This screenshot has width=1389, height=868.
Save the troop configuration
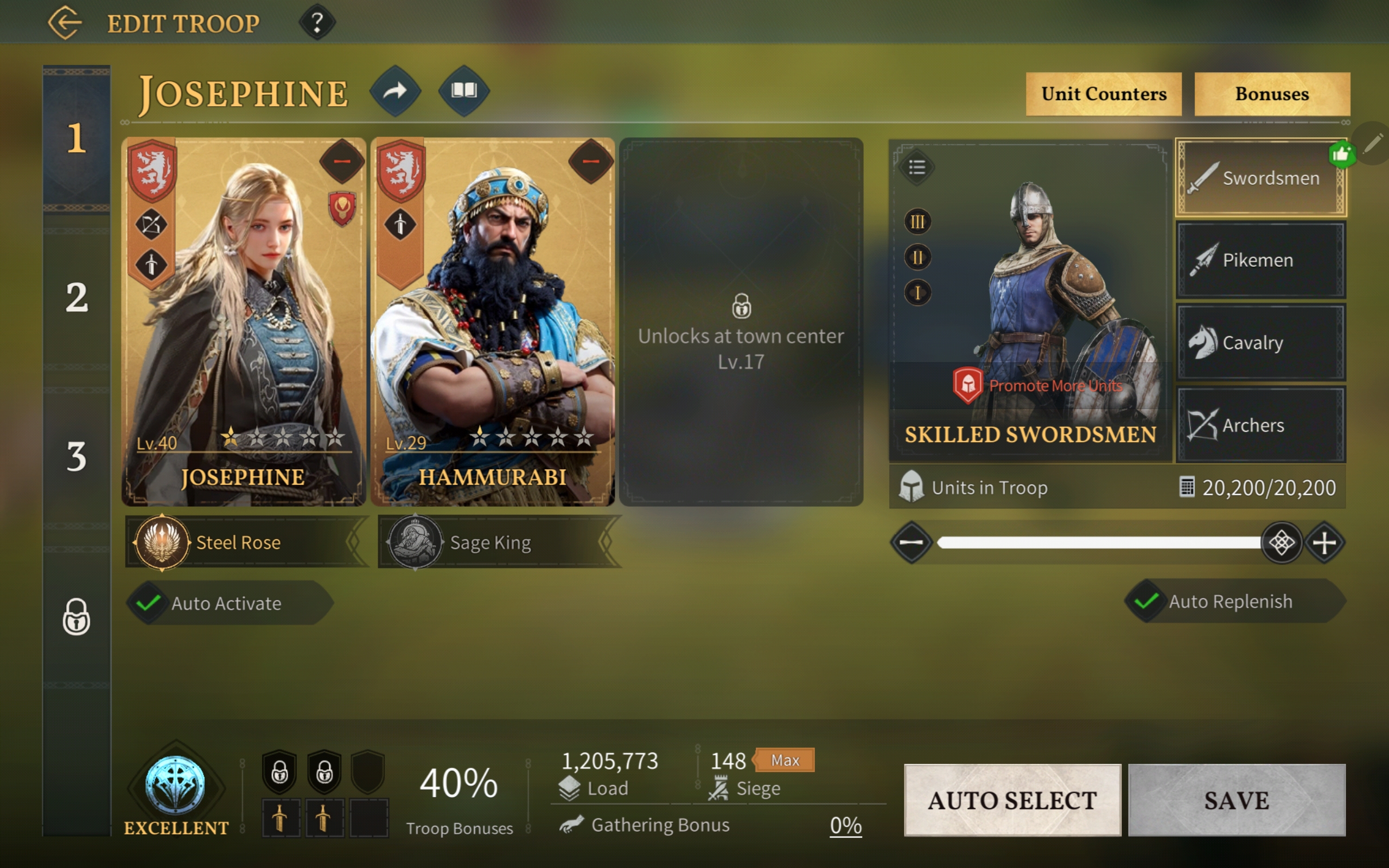1237,800
